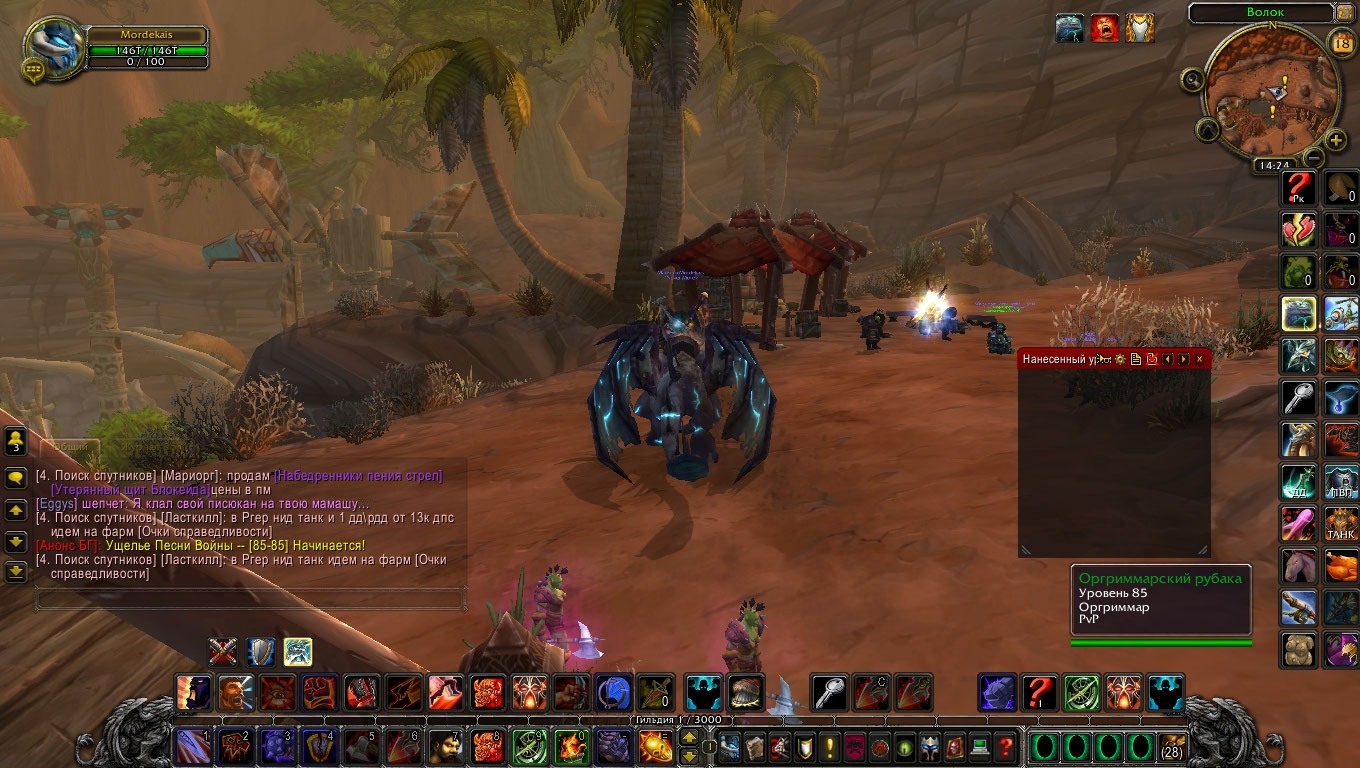Screen dimensions: 1360x768
Task: Zoom out the minimap with the minus button
Action: pos(1314,157)
